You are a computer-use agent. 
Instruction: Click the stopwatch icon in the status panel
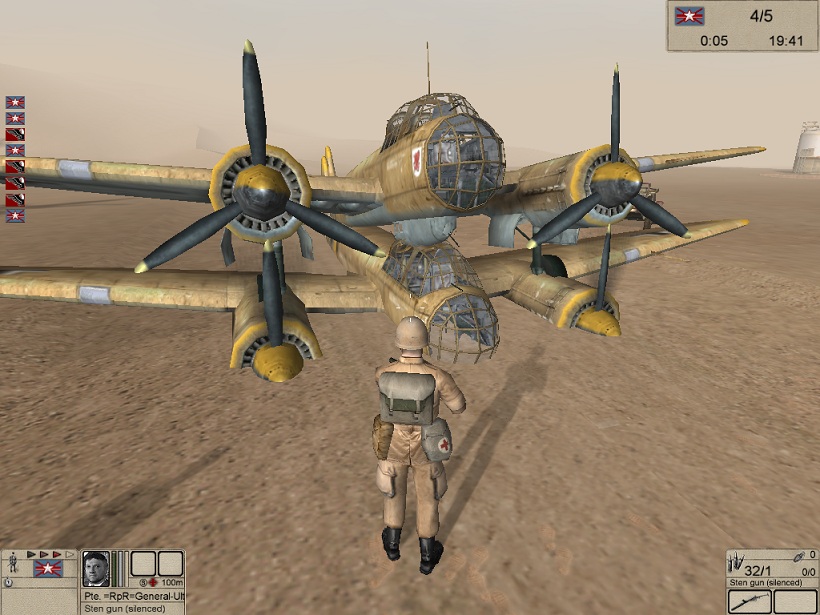click(9, 582)
